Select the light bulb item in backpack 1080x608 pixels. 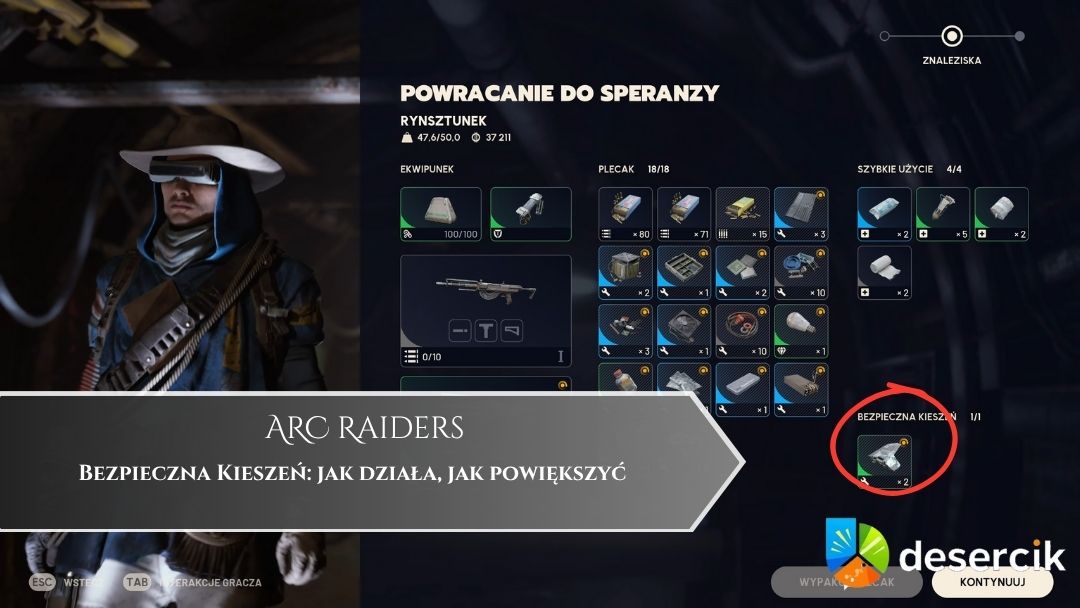click(801, 331)
